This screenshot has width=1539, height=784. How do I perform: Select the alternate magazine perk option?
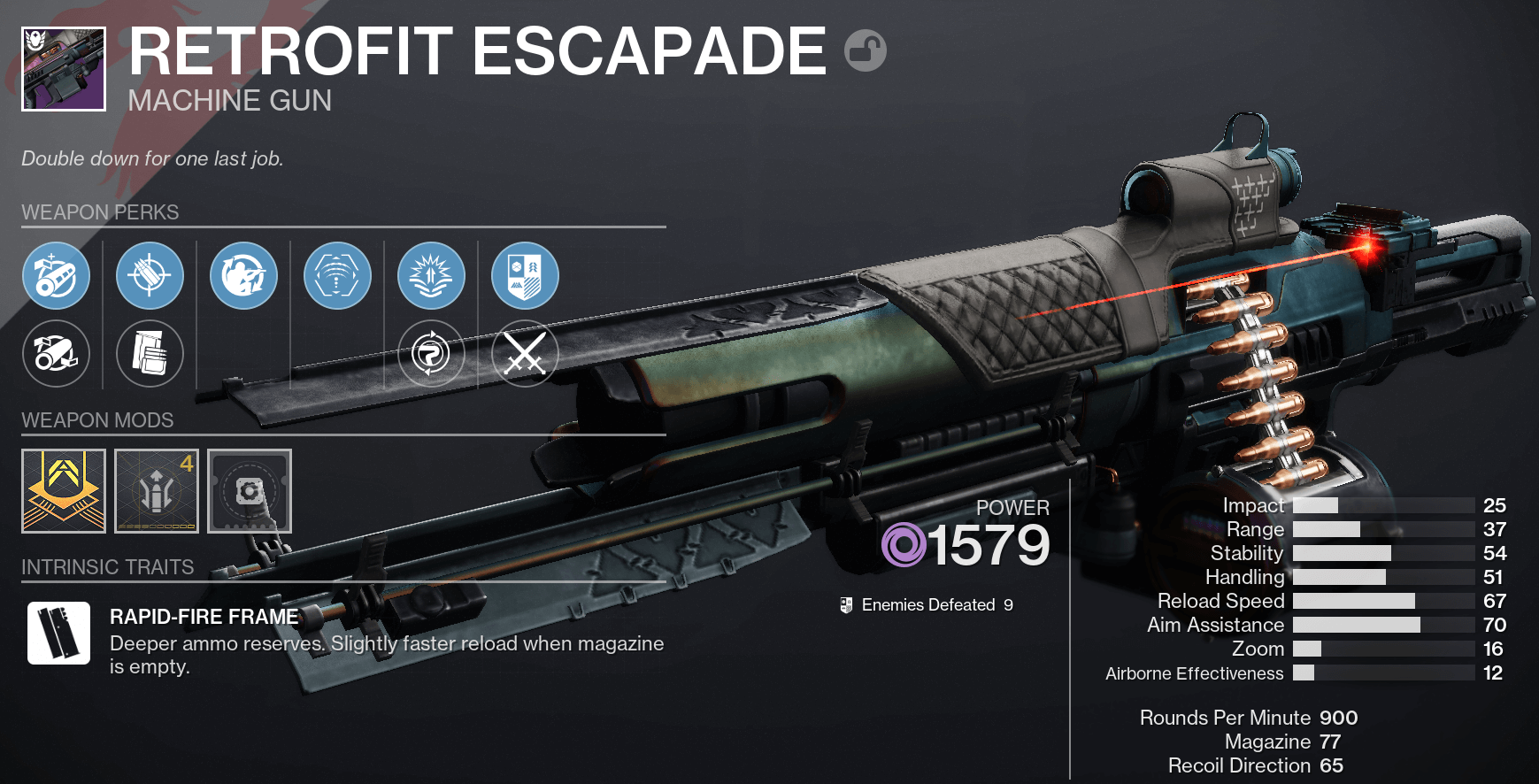[150, 353]
